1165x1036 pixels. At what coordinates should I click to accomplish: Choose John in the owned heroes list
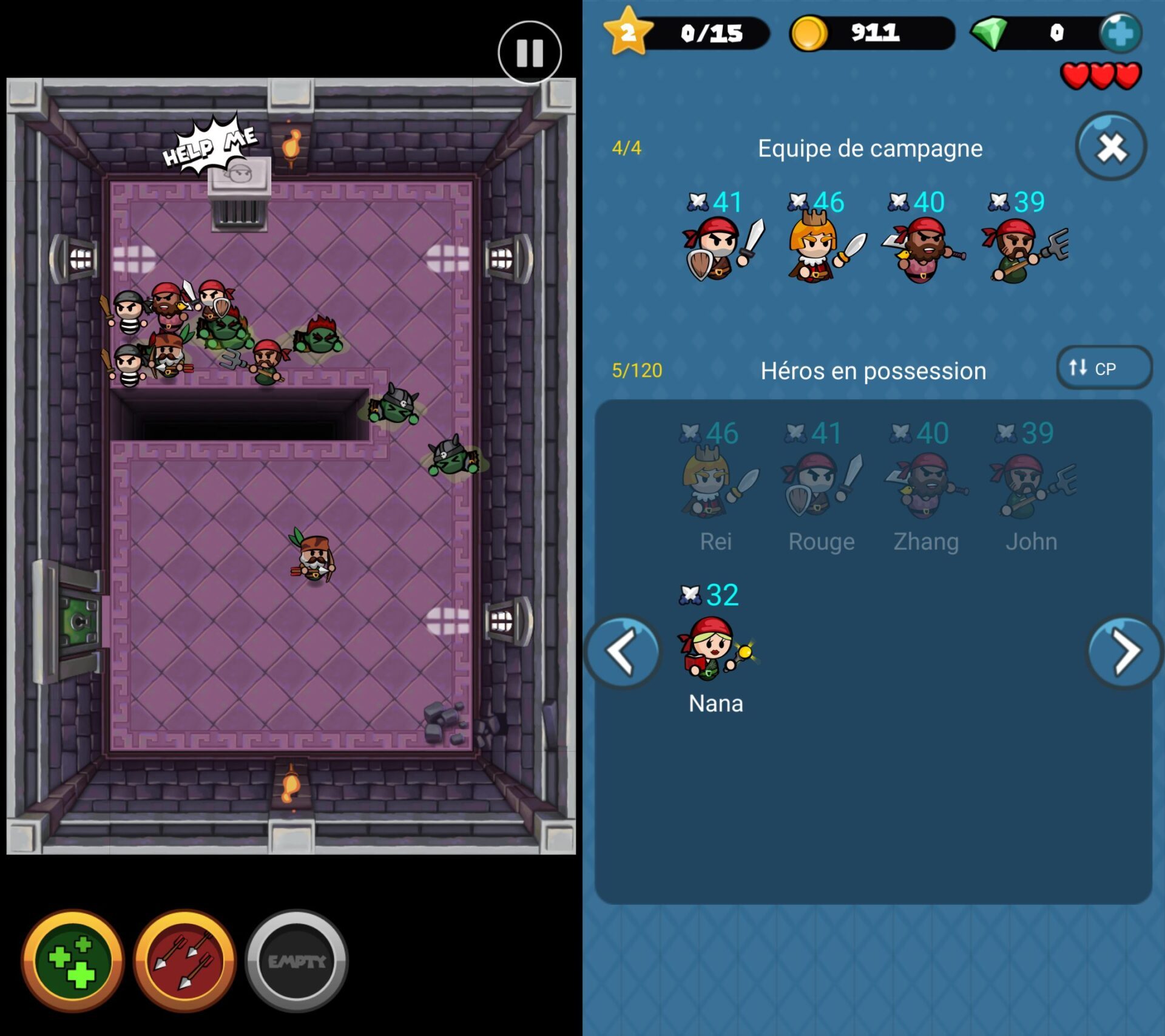[x=1032, y=486]
